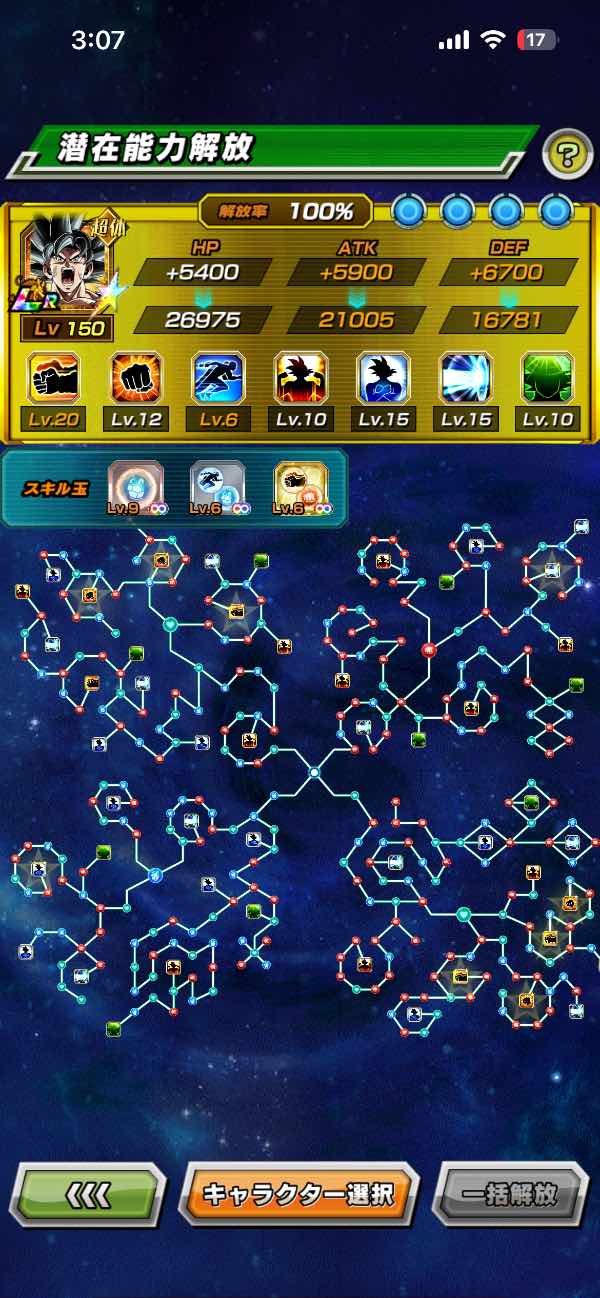Viewport: 600px width, 1298px height.
Task: Open キャラクター選択 character select
Action: [x=298, y=1193]
